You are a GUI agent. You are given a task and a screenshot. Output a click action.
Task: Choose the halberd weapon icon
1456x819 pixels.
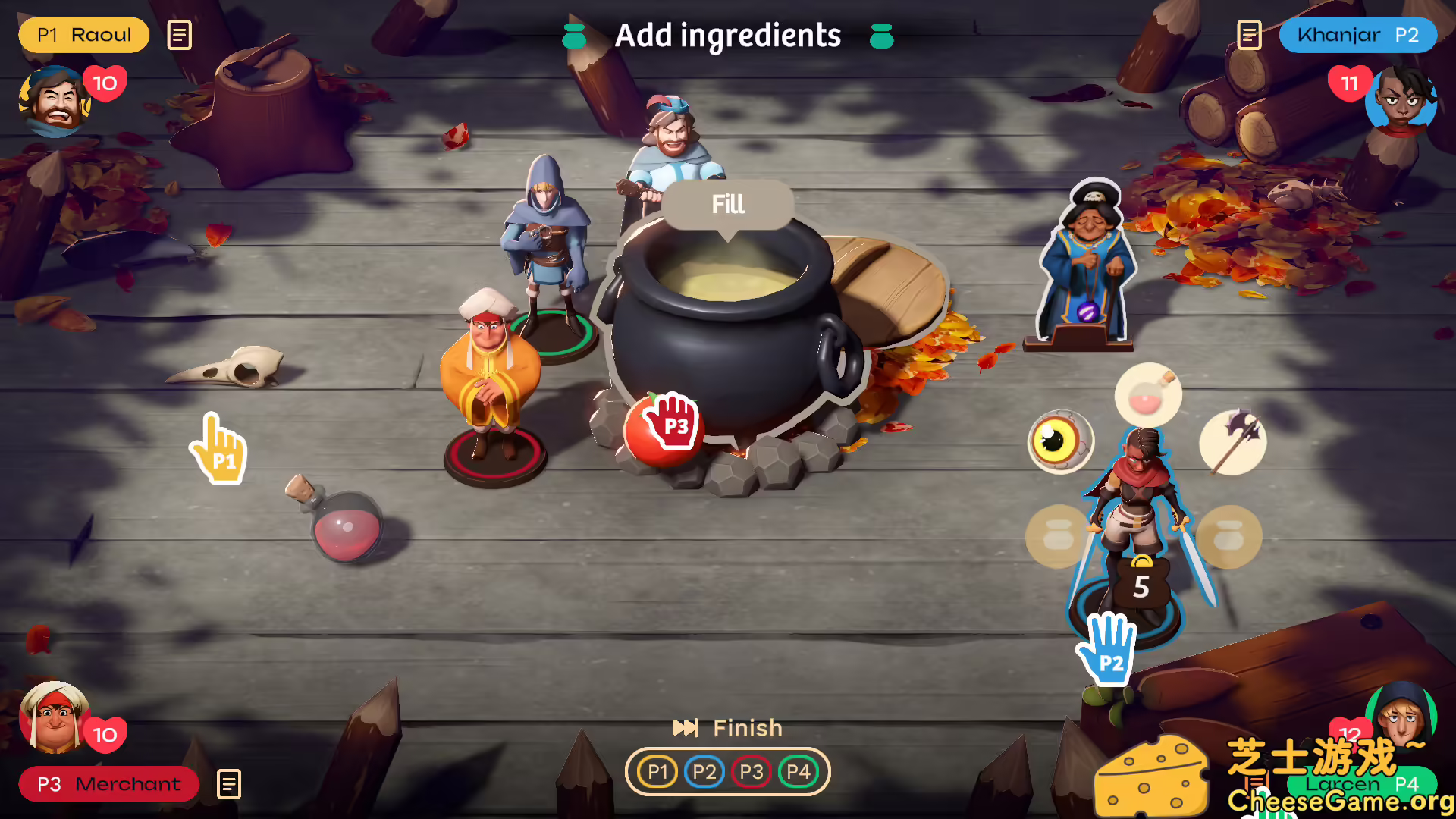[1232, 441]
